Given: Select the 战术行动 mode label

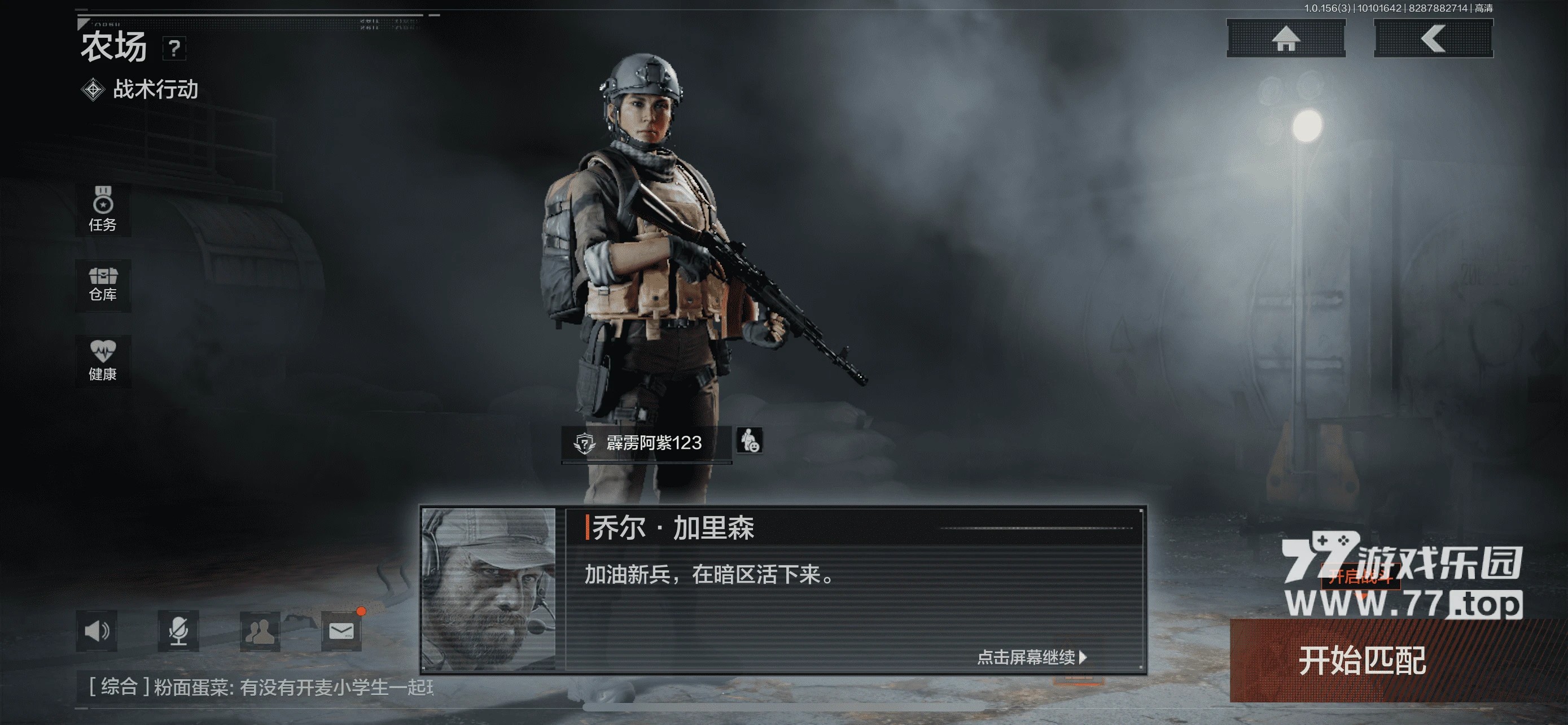Looking at the screenshot, I should click(x=155, y=89).
